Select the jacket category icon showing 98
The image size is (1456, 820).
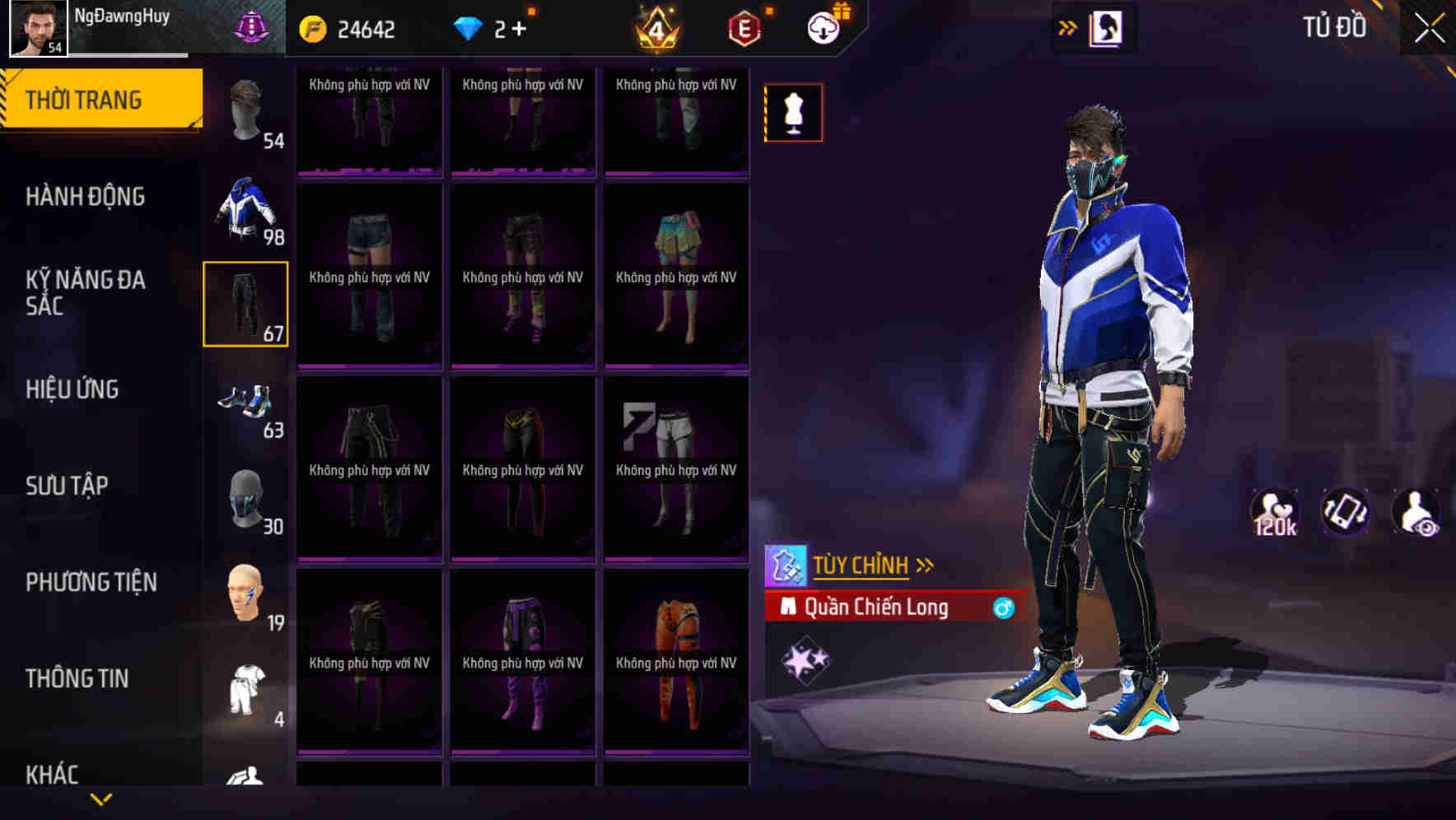click(246, 210)
